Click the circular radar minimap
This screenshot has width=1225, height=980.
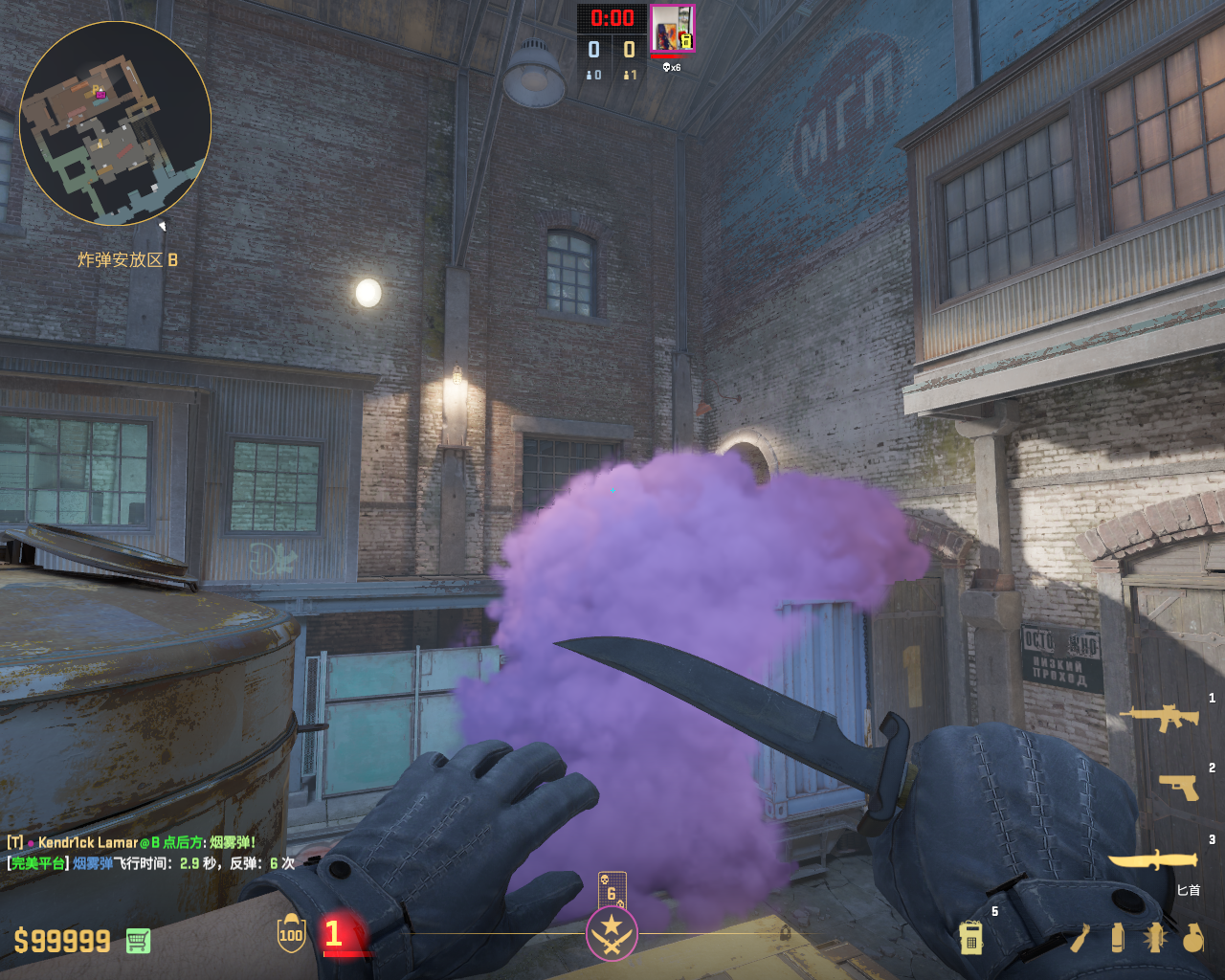pos(115,122)
